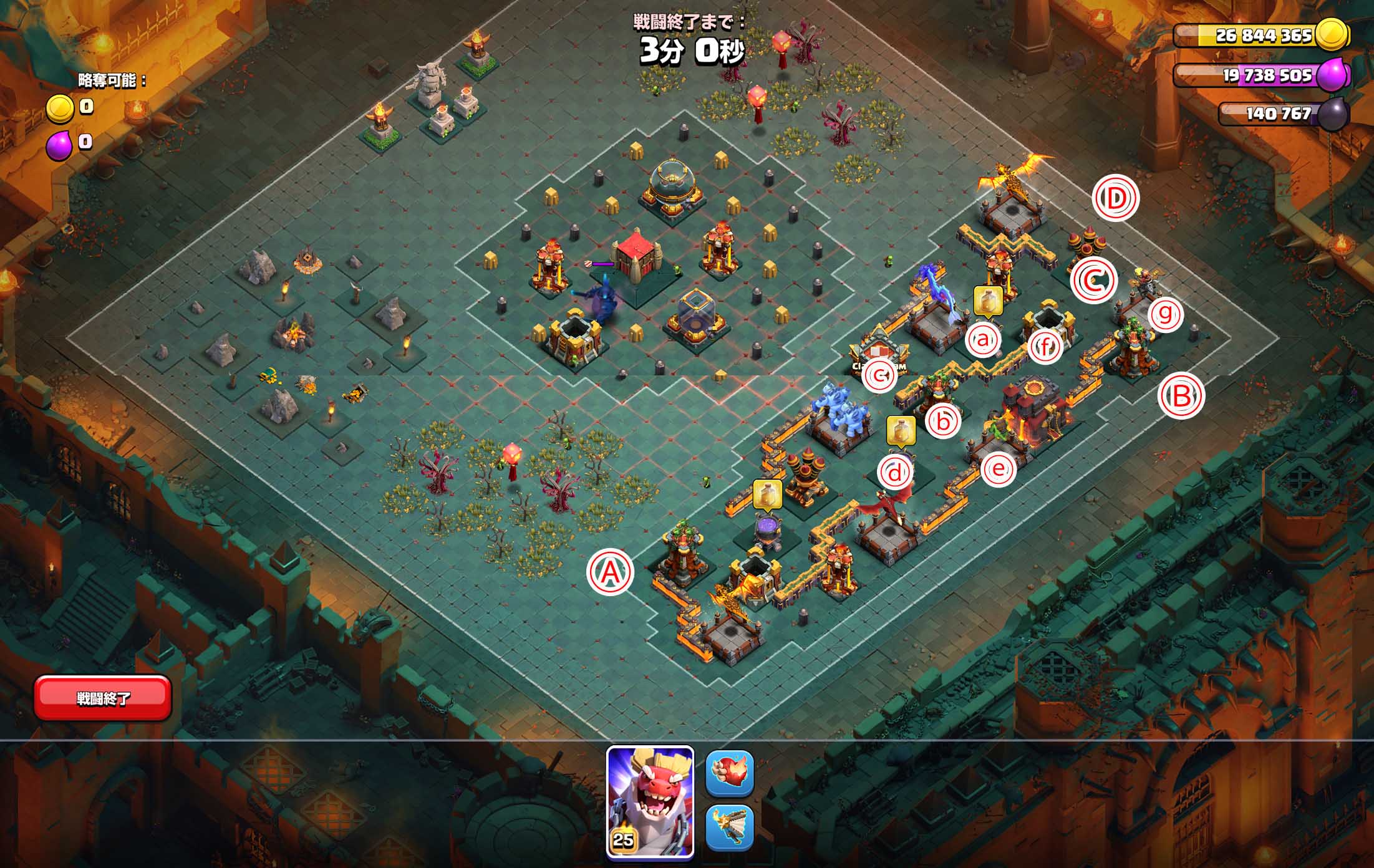End the battle with the red 戦闘終了 button
This screenshot has height=868, width=1374.
tap(103, 698)
